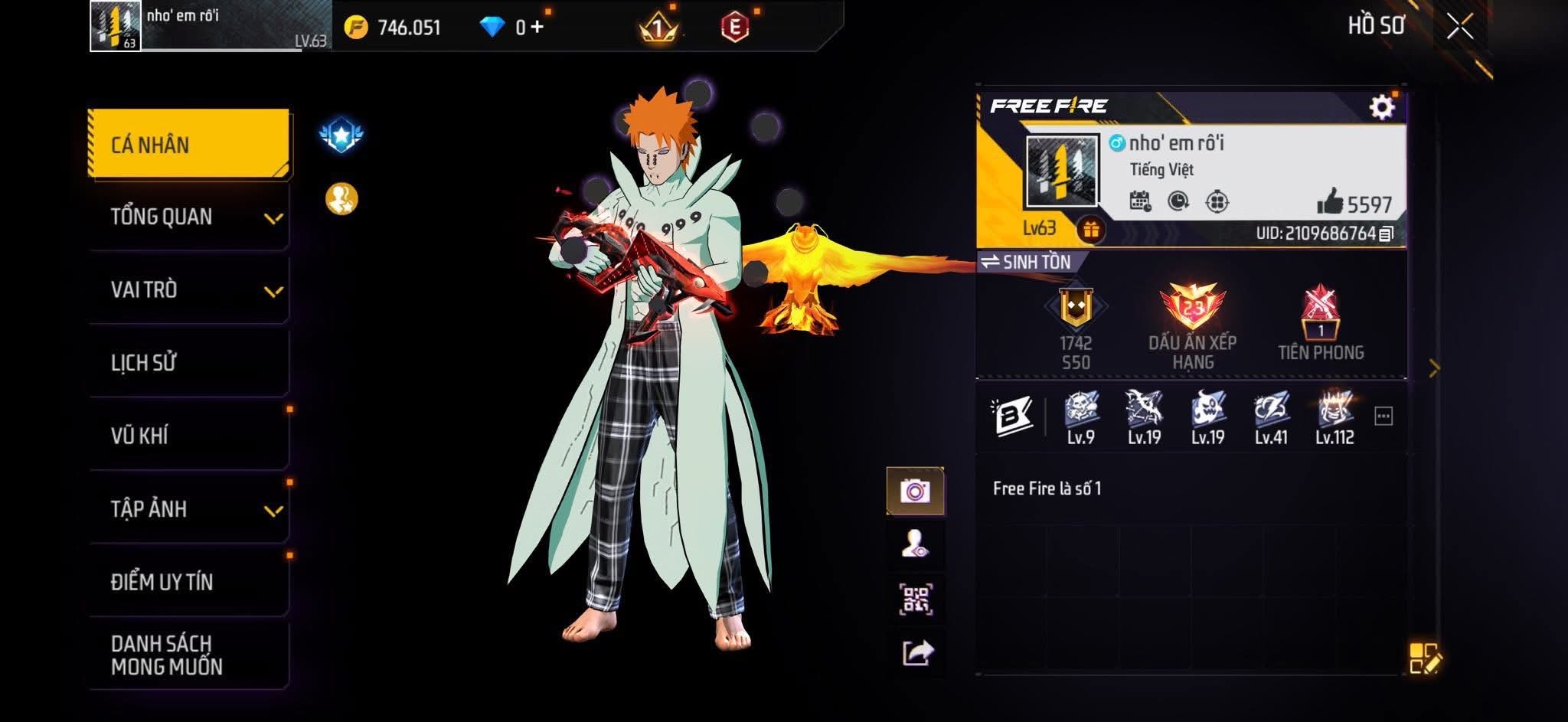
Task: Click the camera screenshot button
Action: coord(915,491)
